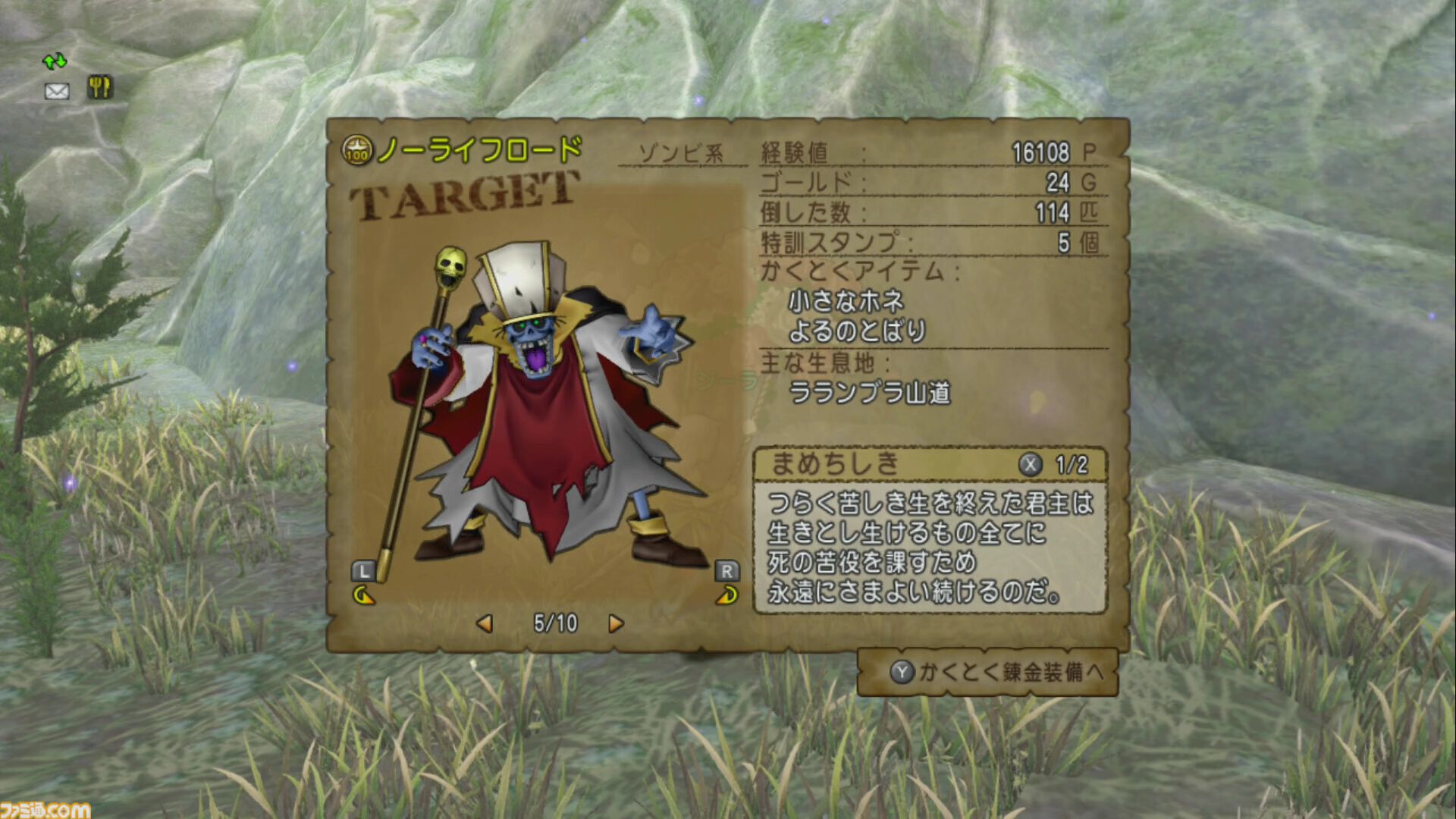Click the left arrow to show previous monster
1456x819 pixels.
485,623
